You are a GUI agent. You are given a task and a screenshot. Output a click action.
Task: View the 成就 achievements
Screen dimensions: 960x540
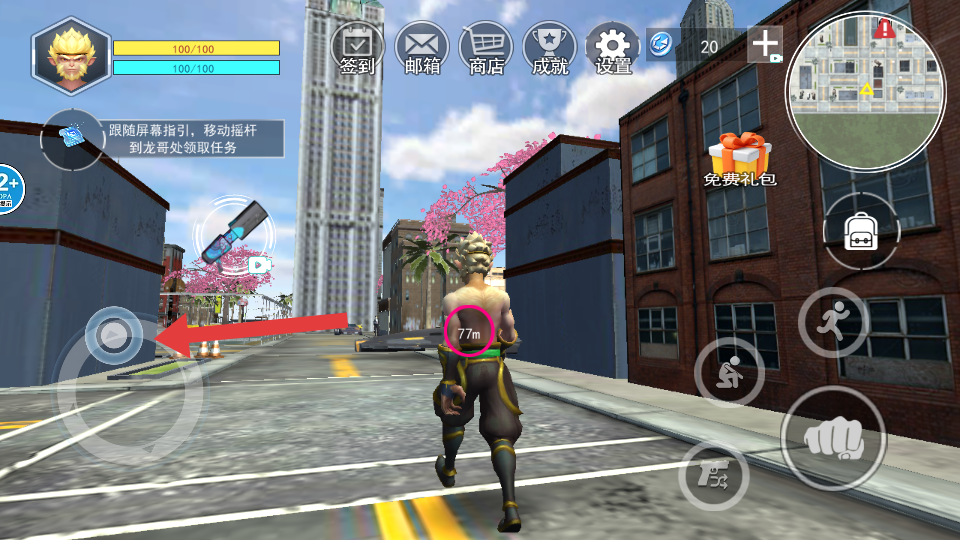549,48
